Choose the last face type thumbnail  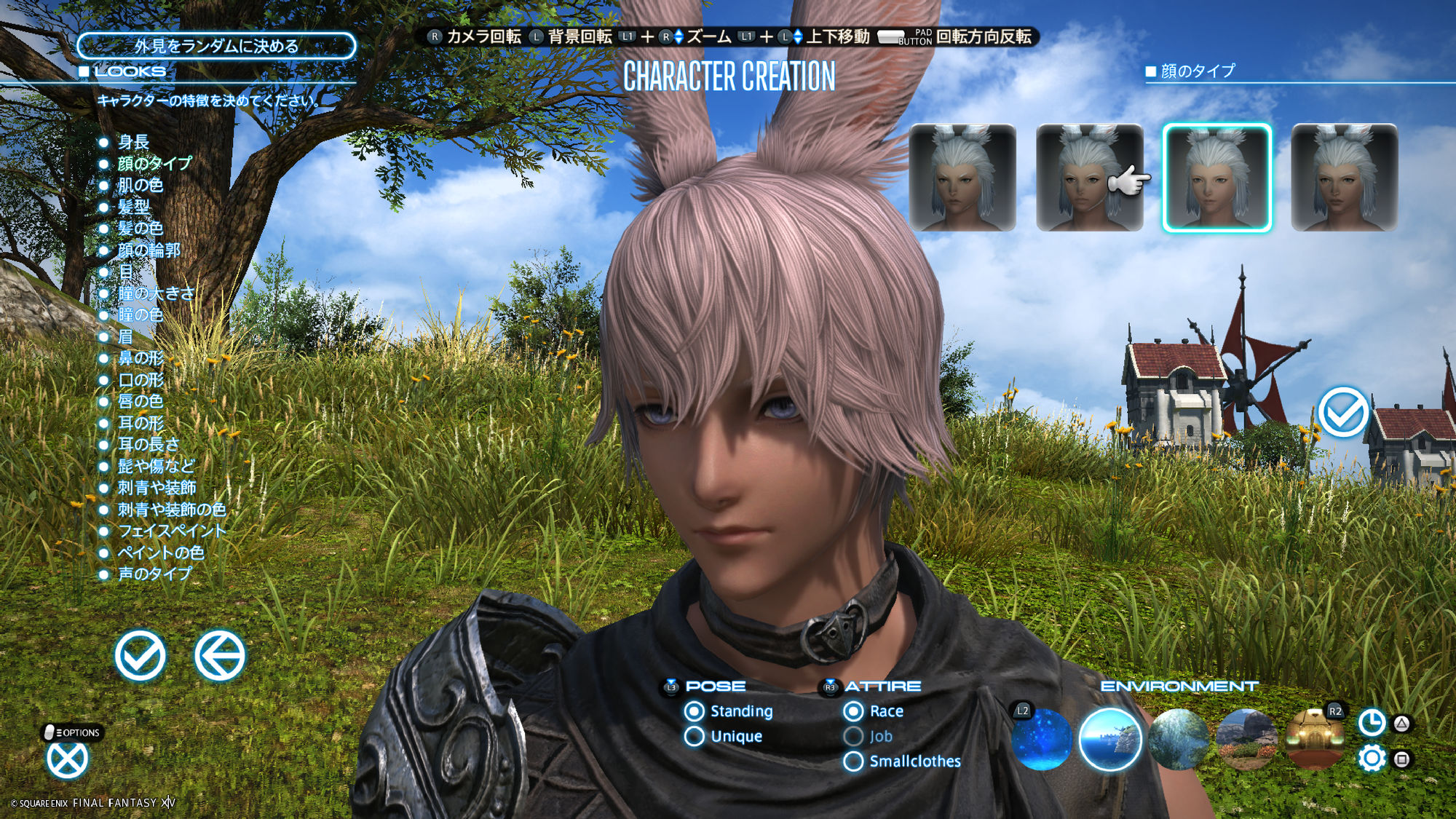(x=1344, y=178)
